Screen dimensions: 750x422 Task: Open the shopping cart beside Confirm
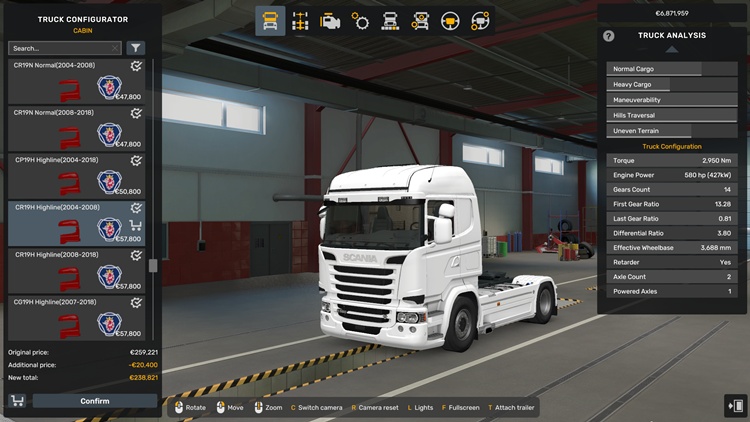coord(17,401)
